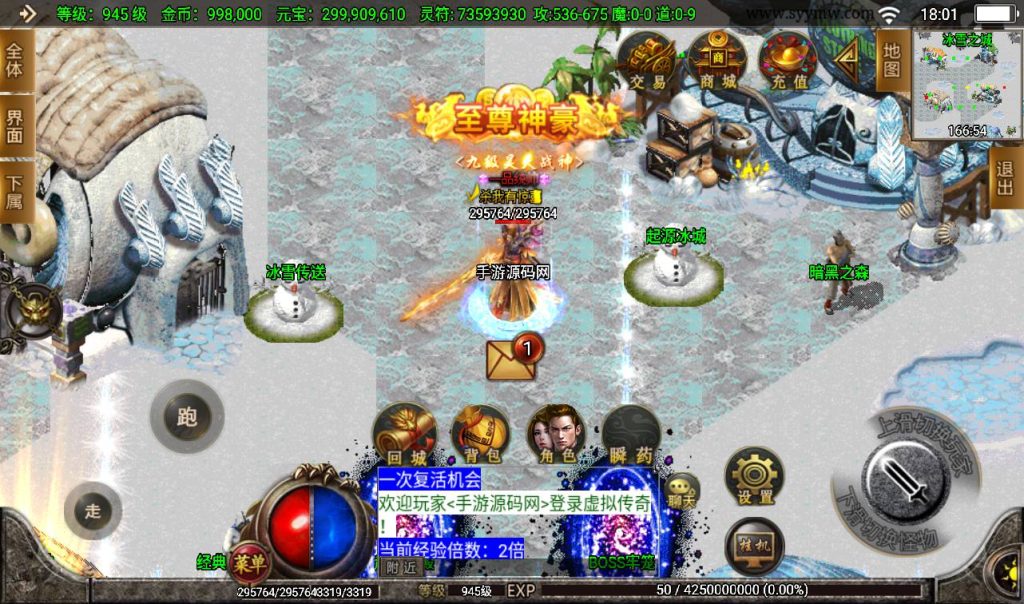Use the 回城 return-to-town scroll
This screenshot has width=1024, height=604.
click(404, 435)
